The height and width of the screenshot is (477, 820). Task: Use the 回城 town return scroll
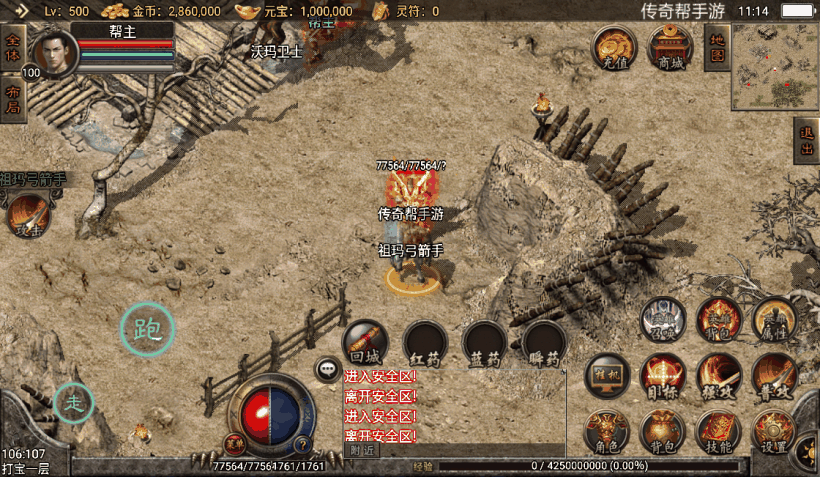pyautogui.click(x=365, y=342)
